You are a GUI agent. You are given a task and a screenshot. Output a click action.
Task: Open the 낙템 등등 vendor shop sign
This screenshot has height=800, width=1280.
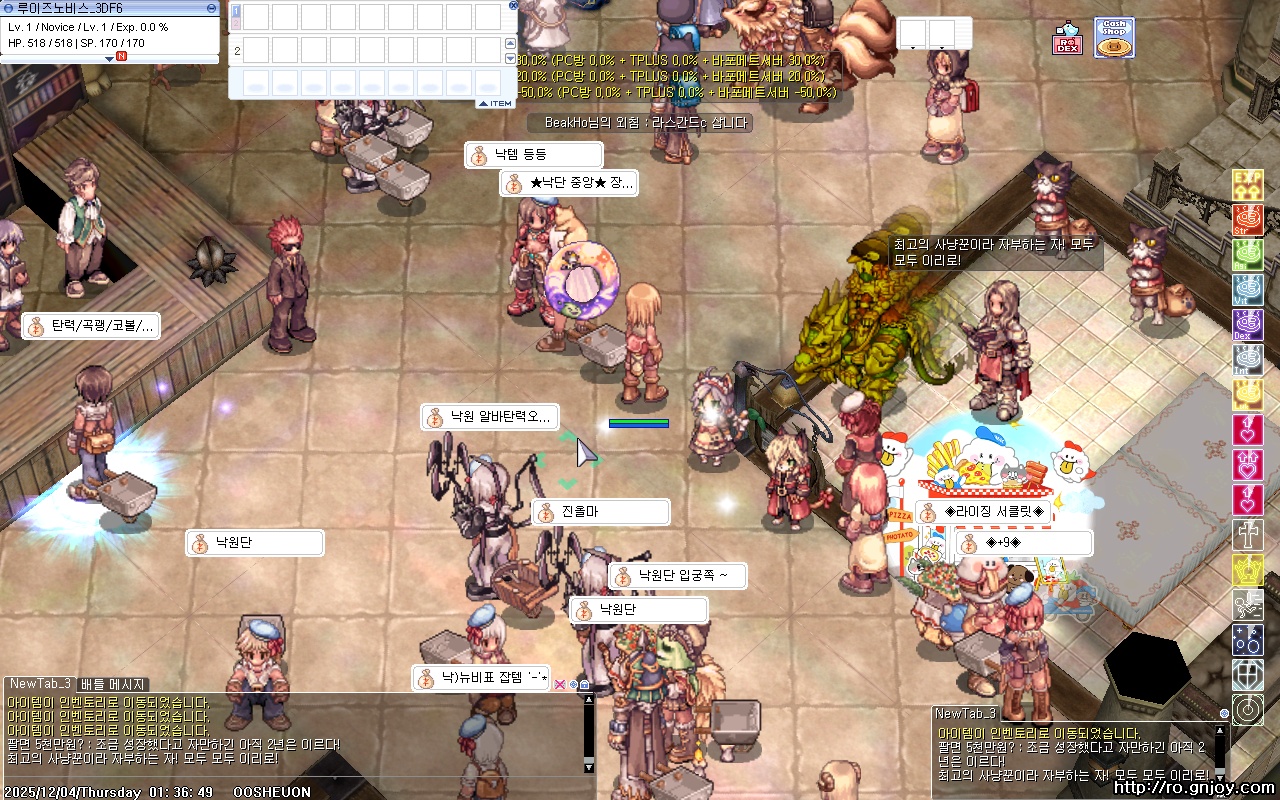coord(534,155)
